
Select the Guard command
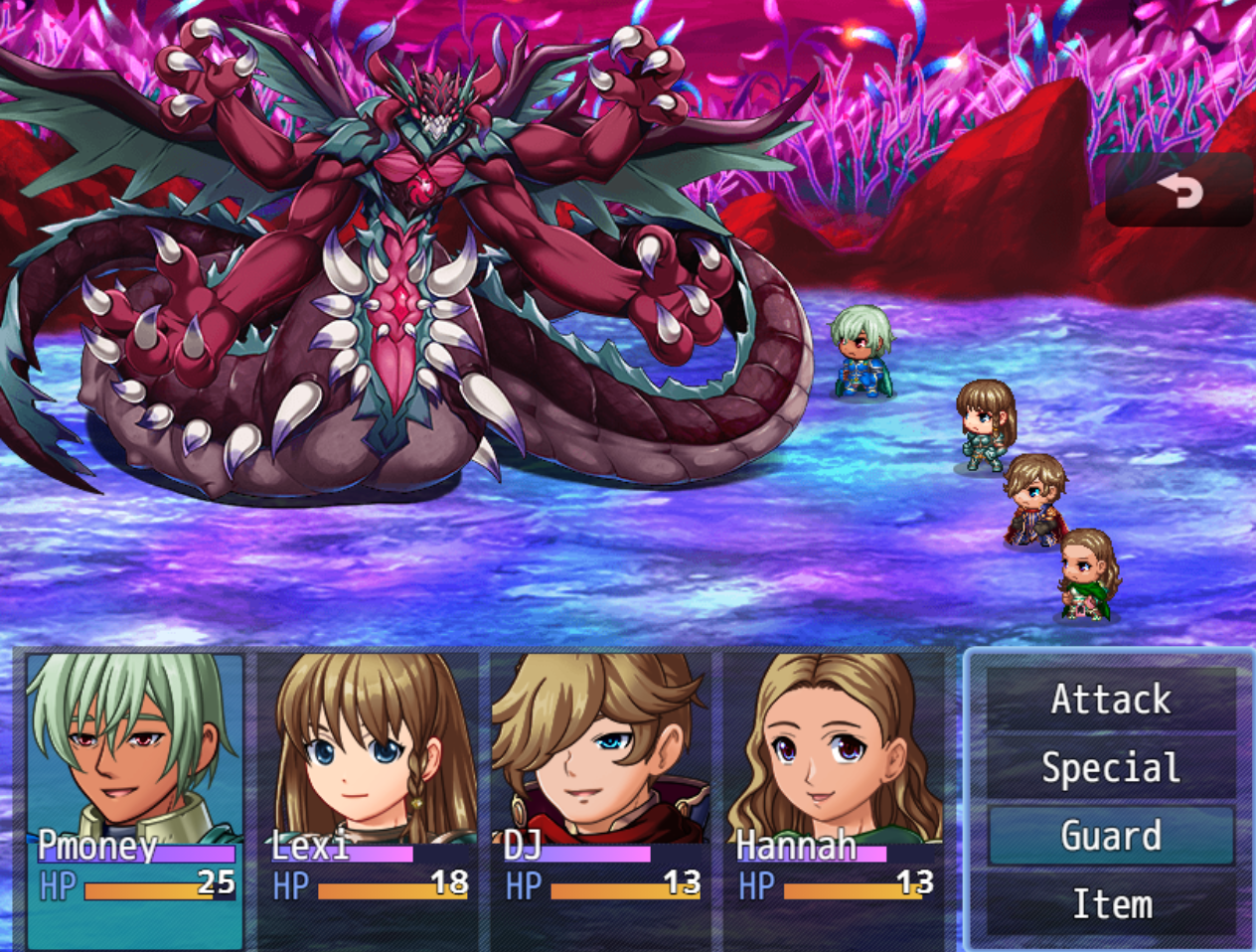pyautogui.click(x=1111, y=836)
